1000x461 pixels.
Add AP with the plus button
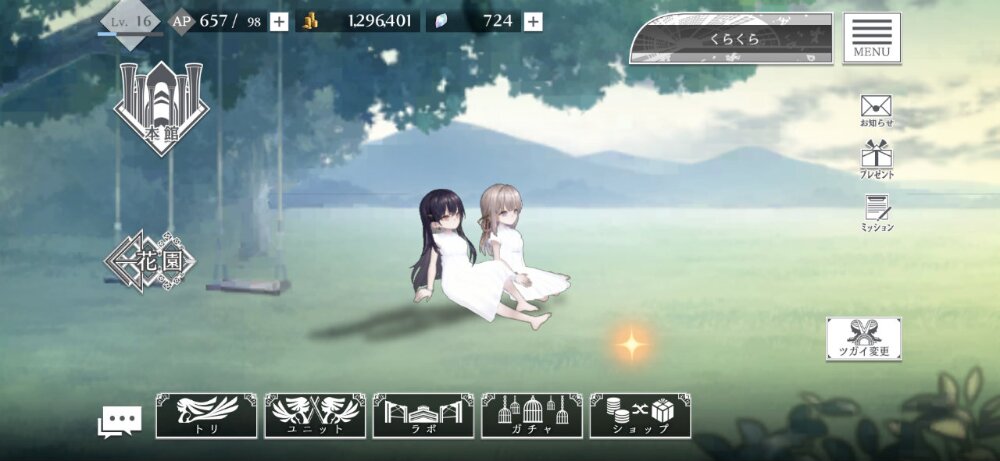point(279,21)
